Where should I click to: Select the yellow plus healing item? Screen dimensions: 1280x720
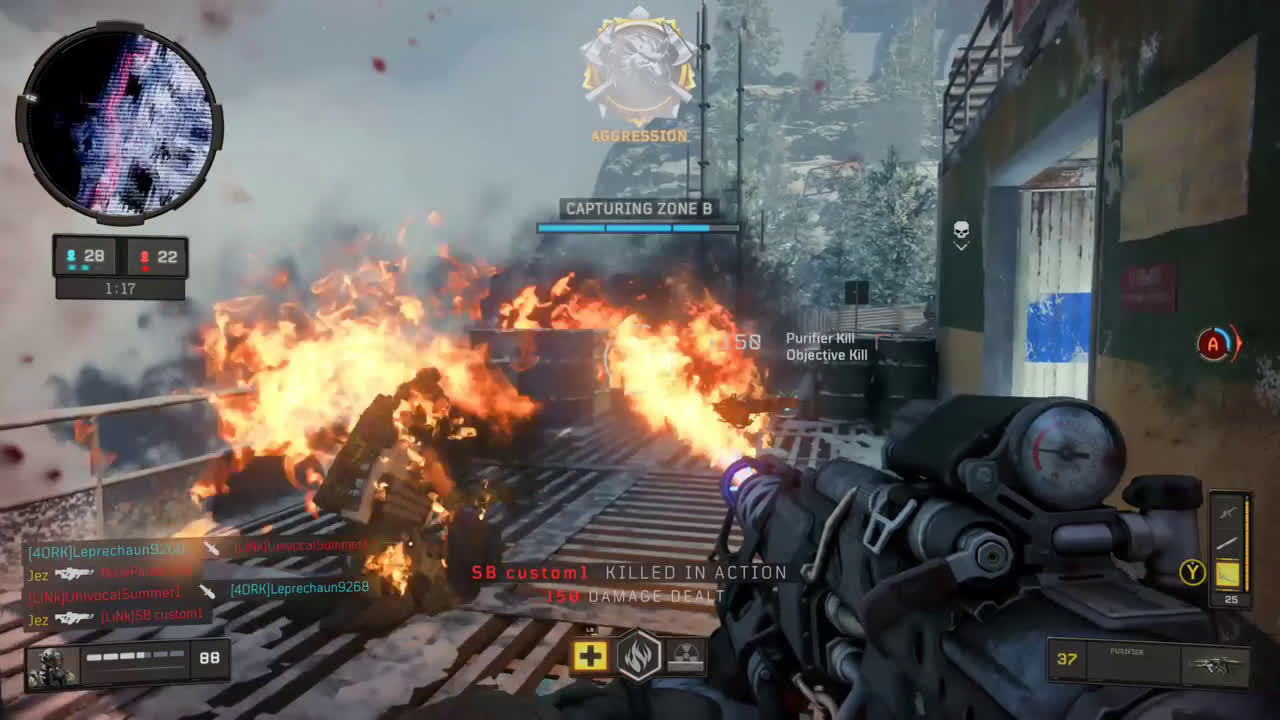(x=590, y=657)
